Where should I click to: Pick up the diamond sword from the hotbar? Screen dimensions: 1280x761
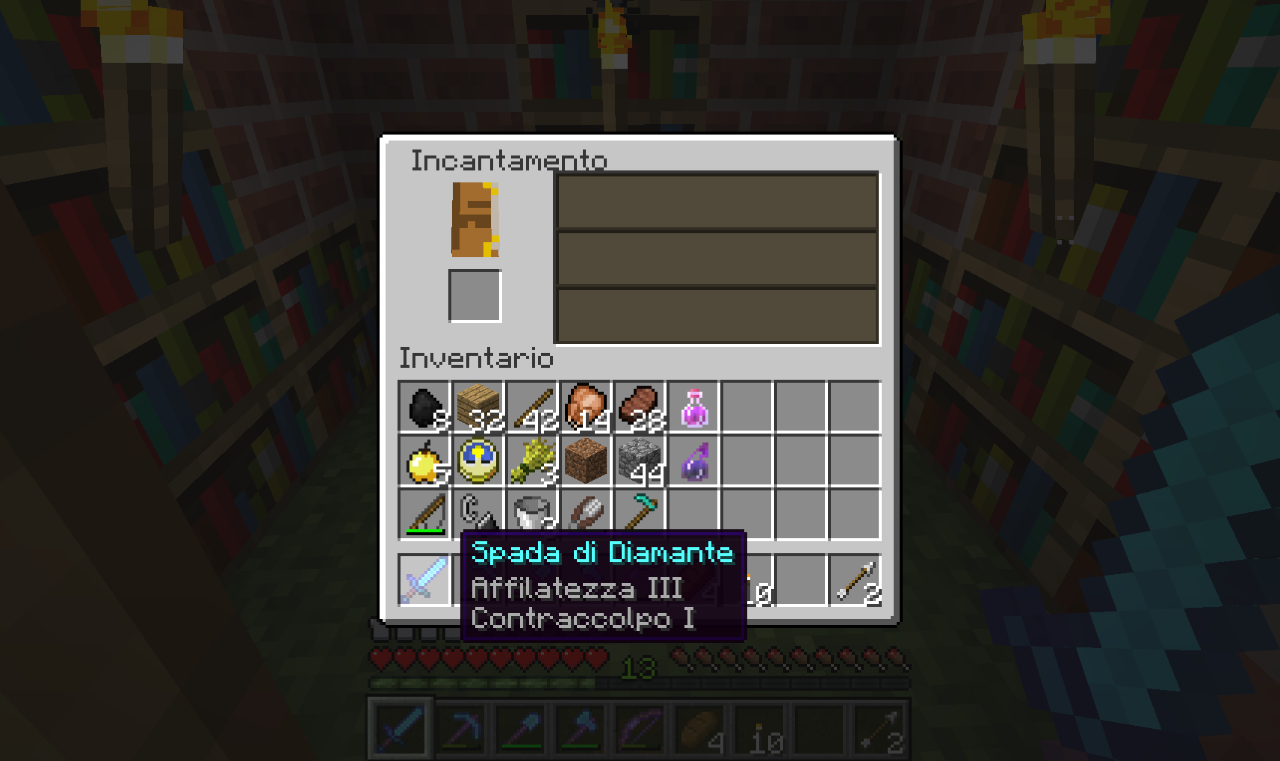pos(425,580)
